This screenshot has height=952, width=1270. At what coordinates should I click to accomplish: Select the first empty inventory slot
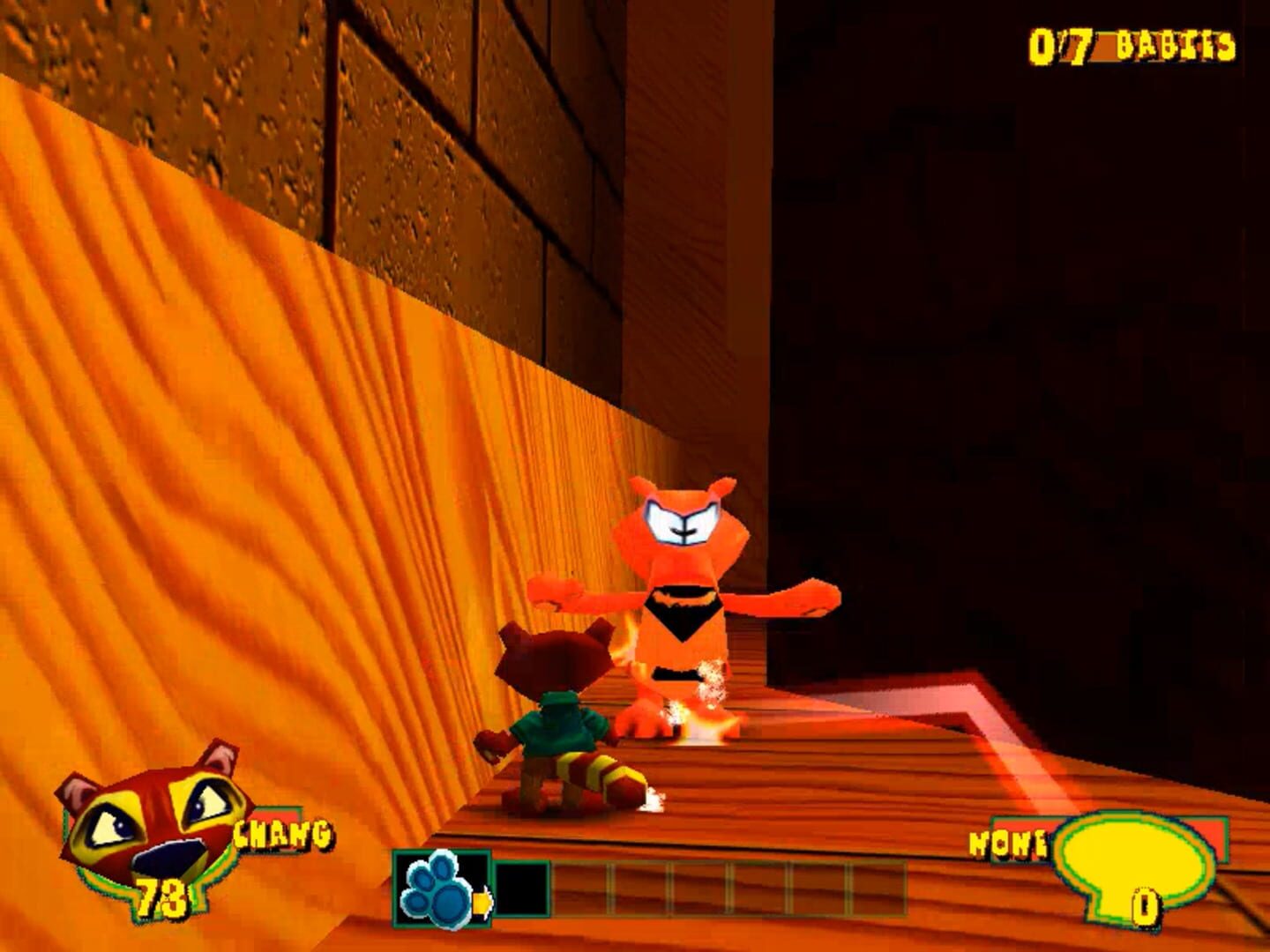[x=525, y=886]
